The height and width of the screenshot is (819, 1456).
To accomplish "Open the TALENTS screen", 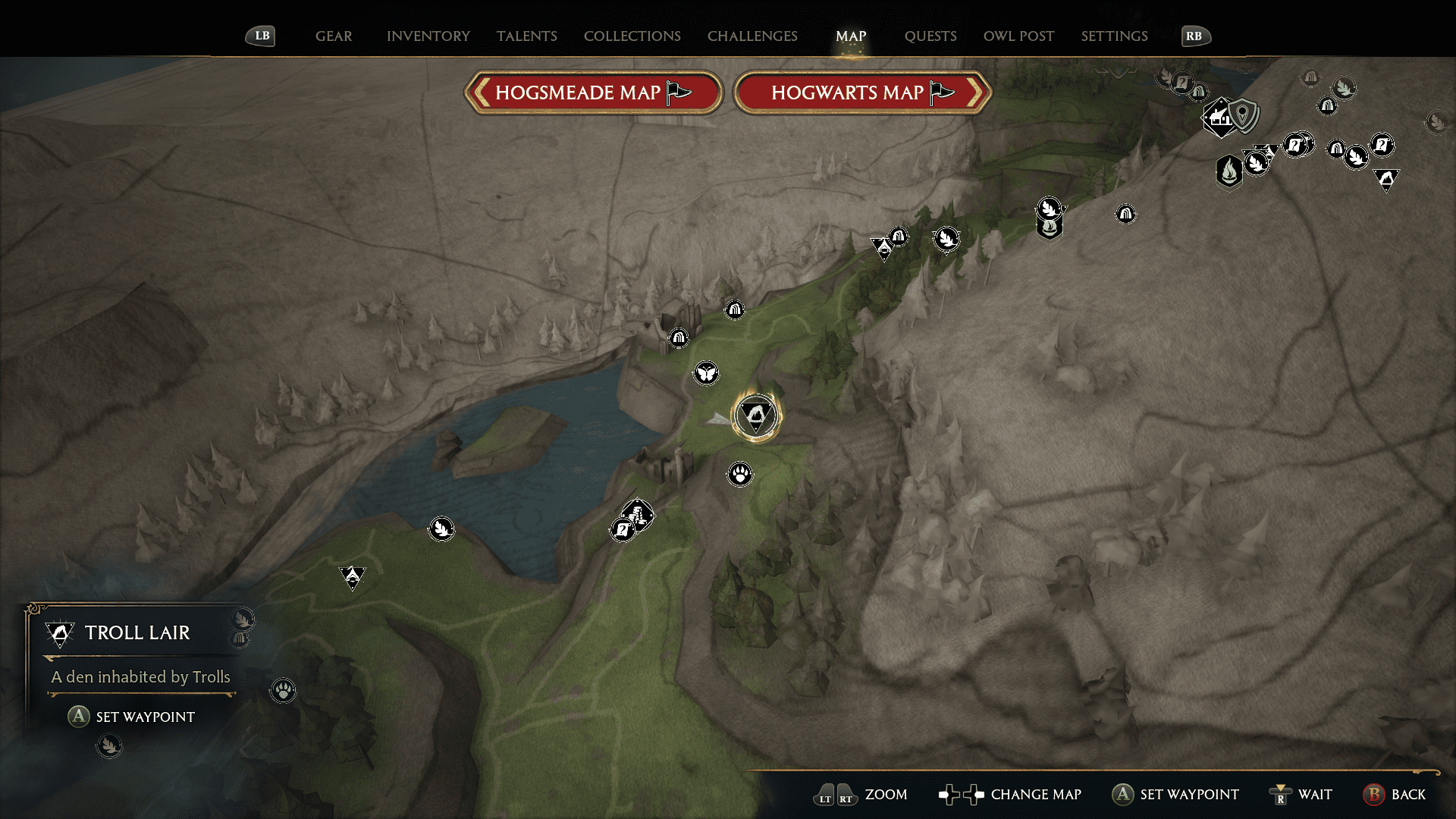I will point(527,36).
